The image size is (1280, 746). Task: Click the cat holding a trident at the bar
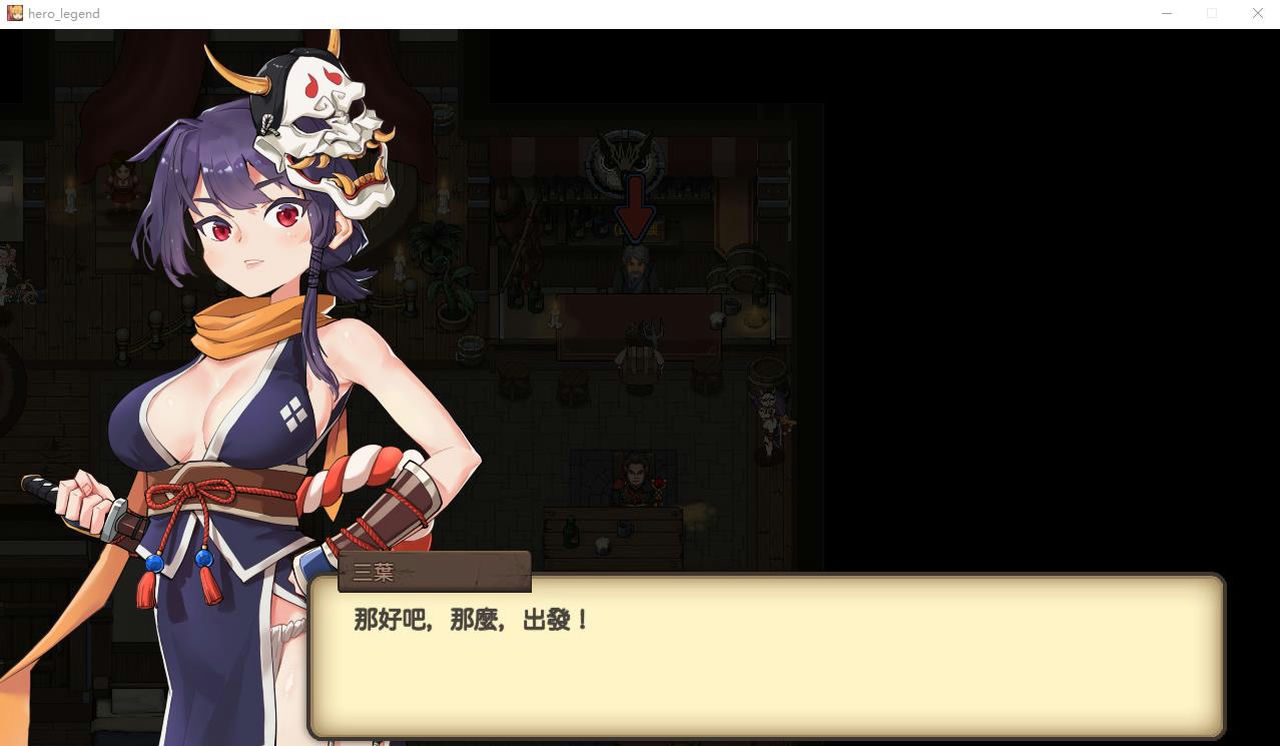[x=640, y=347]
